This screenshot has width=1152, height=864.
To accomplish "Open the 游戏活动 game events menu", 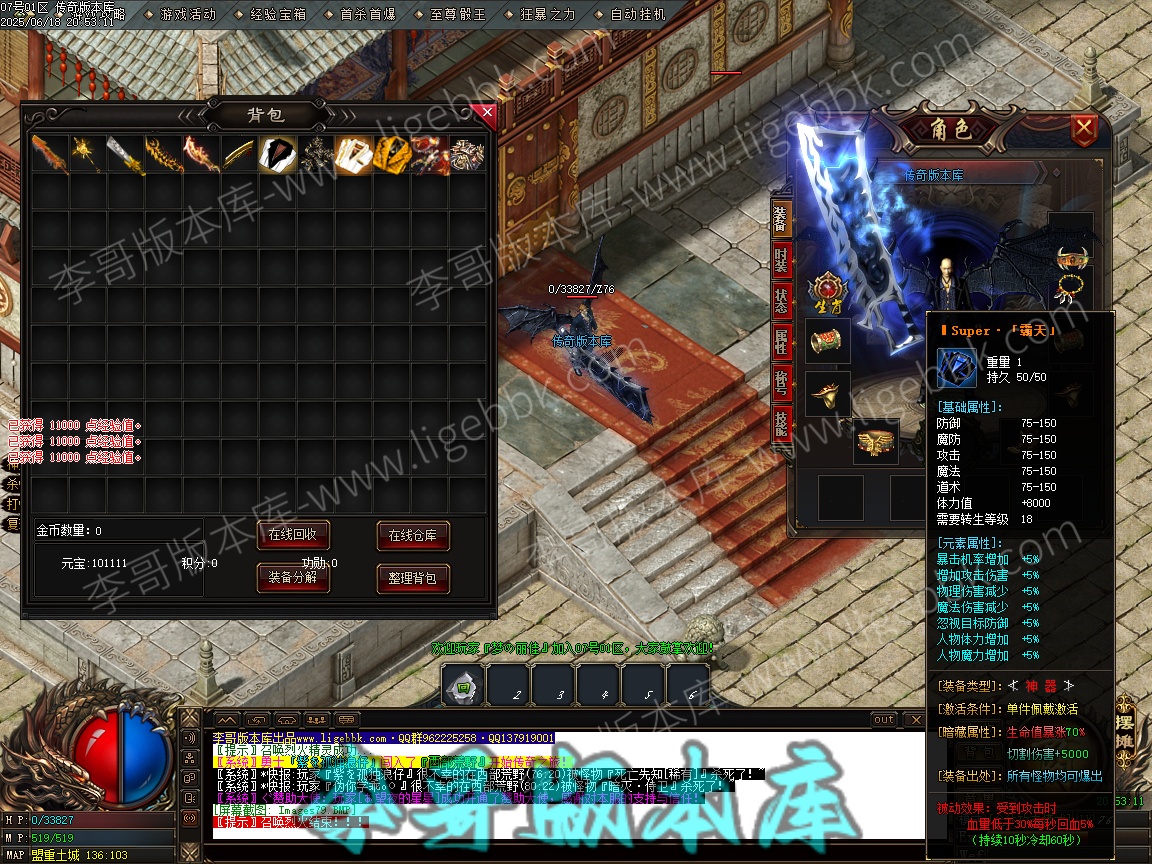I will pos(188,15).
